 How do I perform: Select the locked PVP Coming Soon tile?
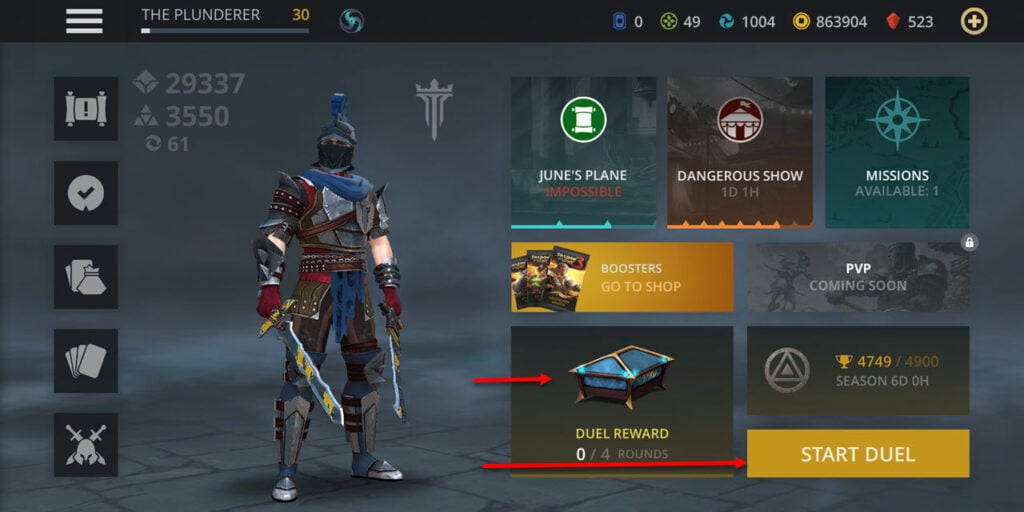pos(858,277)
